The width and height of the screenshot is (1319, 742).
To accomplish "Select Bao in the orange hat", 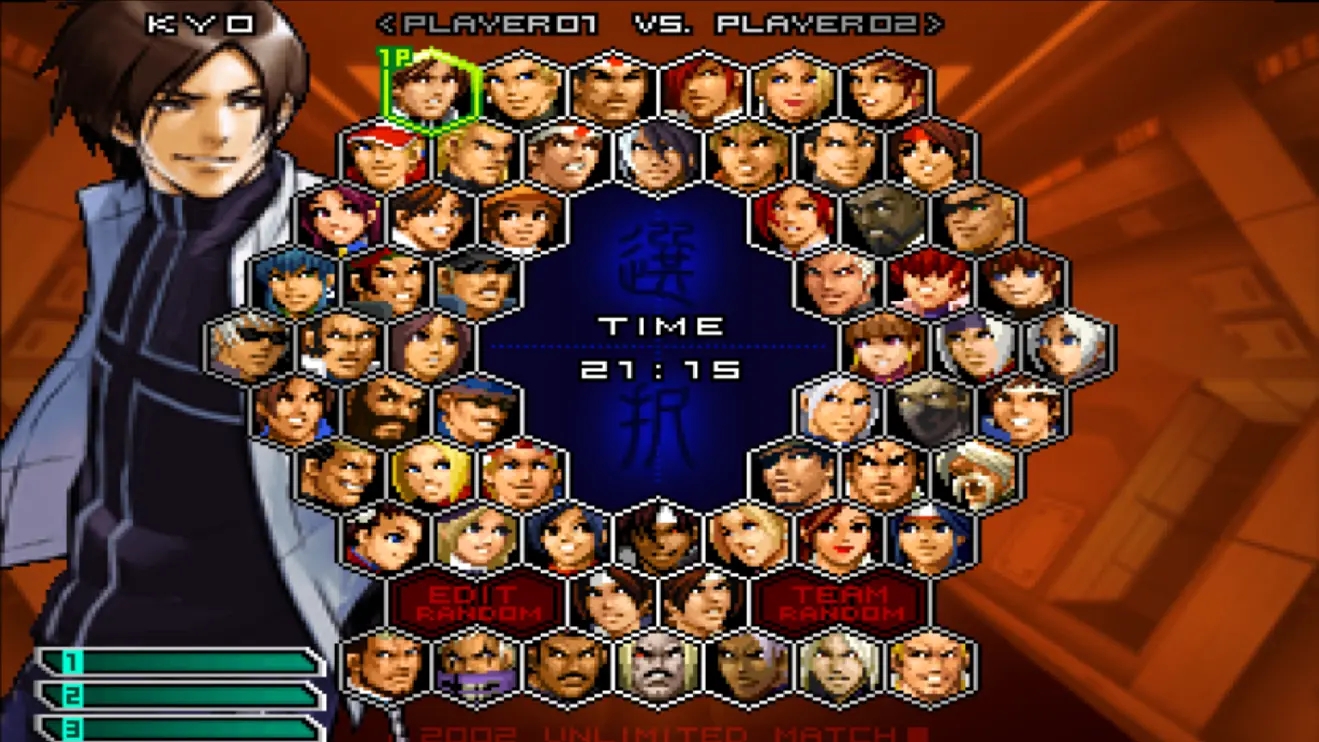I will pos(522,219).
